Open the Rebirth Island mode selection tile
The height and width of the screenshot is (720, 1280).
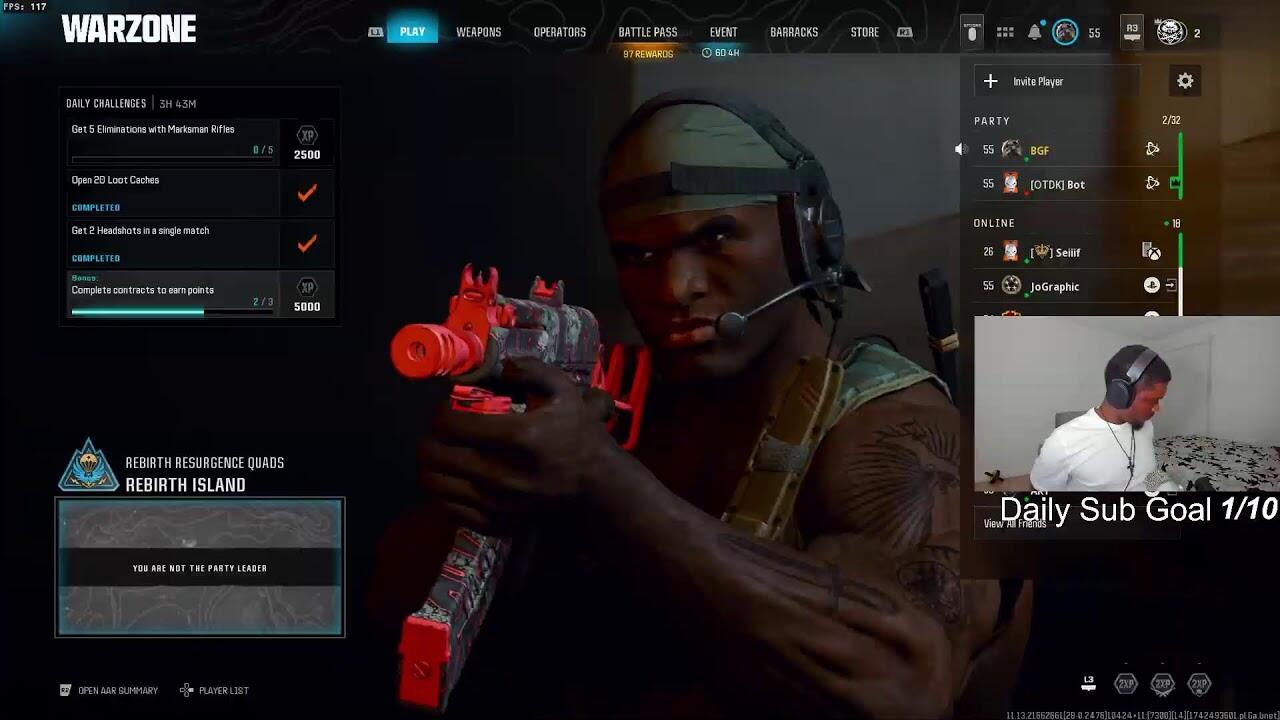(200, 567)
